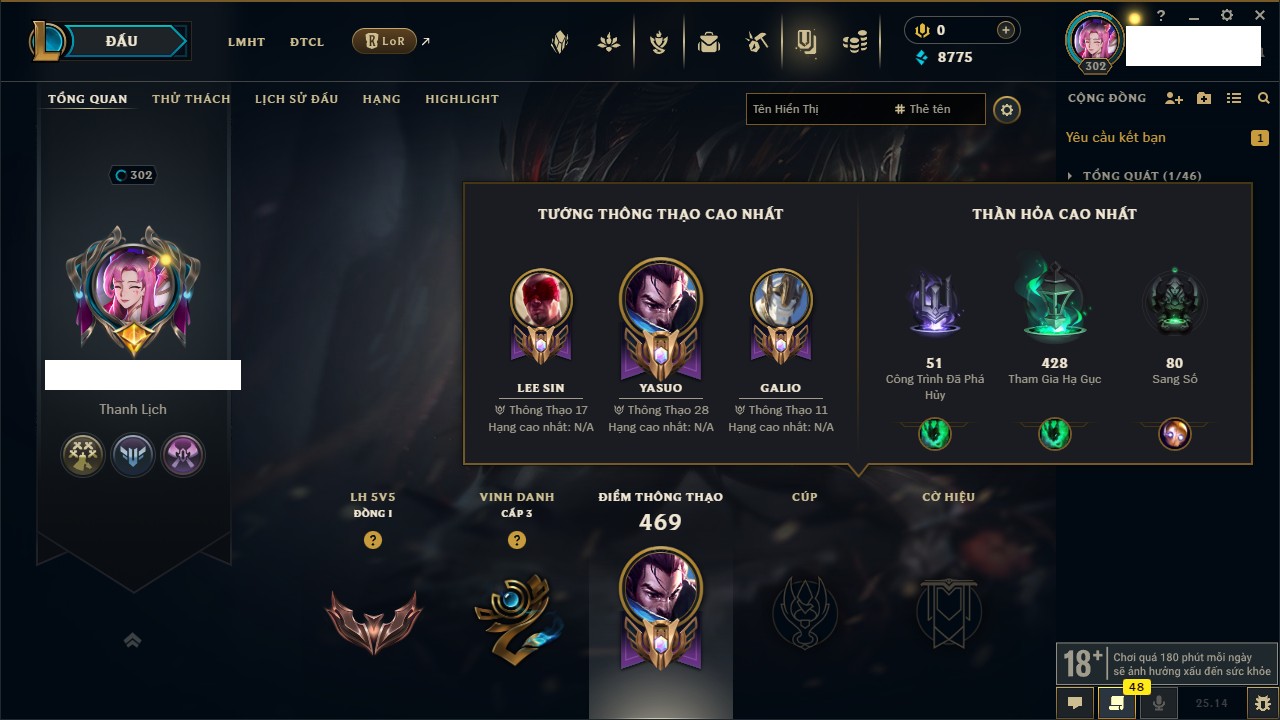Screen dimensions: 1280x720
Task: Click the ĐẤU play button
Action: (121, 41)
